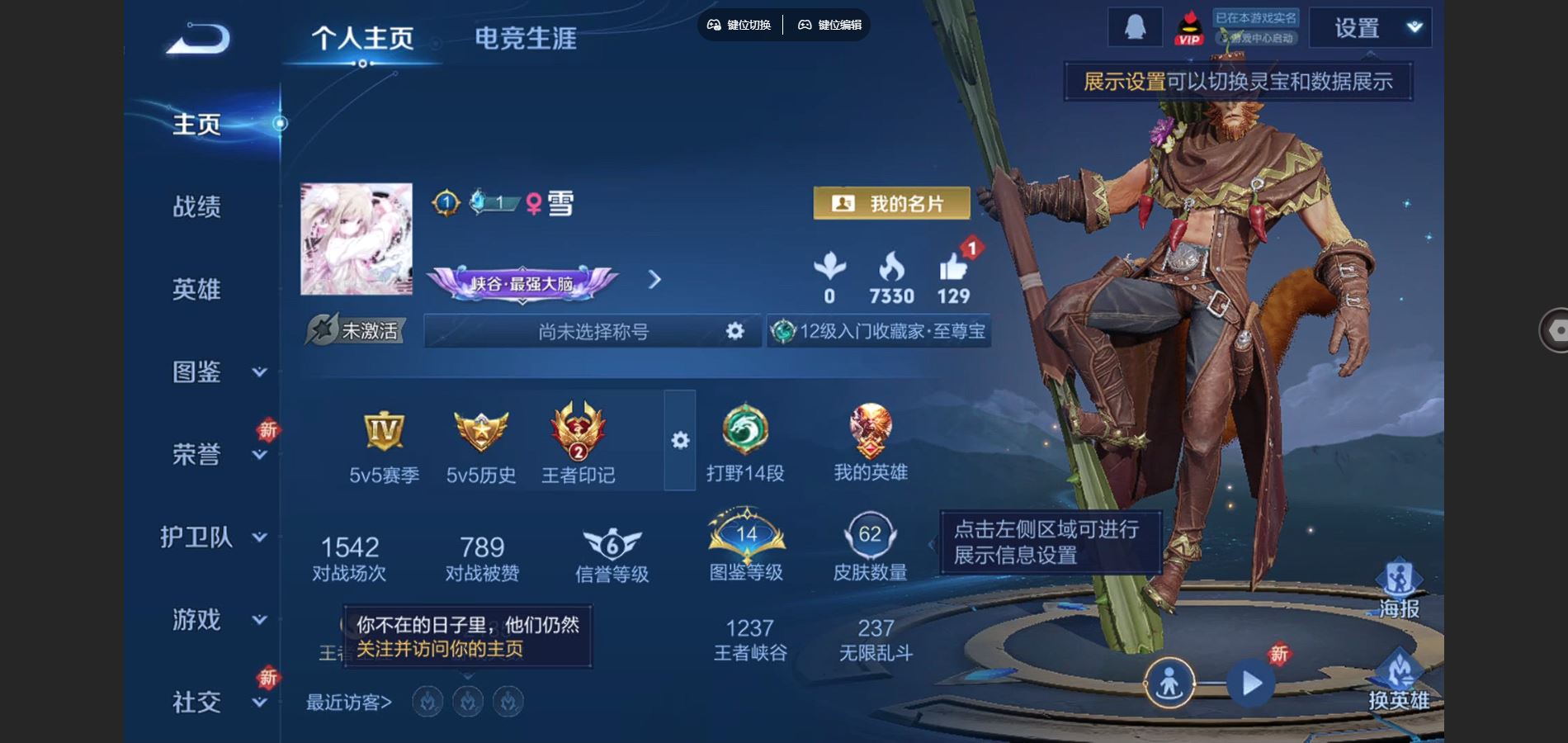Viewport: 1568px width, 743px height.
Task: Open the VIP icon at top
Action: point(1188,26)
